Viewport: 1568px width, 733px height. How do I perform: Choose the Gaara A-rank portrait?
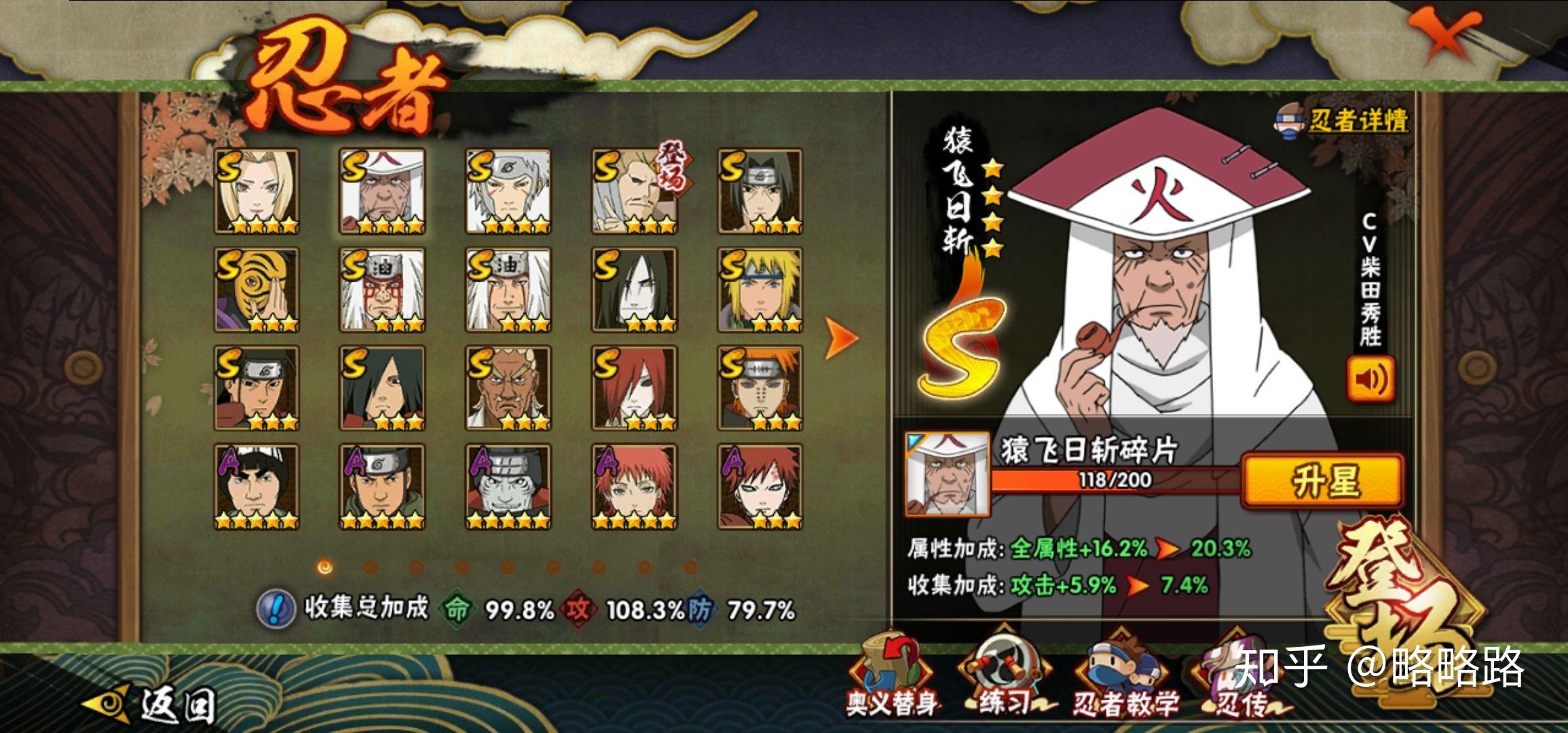point(760,487)
